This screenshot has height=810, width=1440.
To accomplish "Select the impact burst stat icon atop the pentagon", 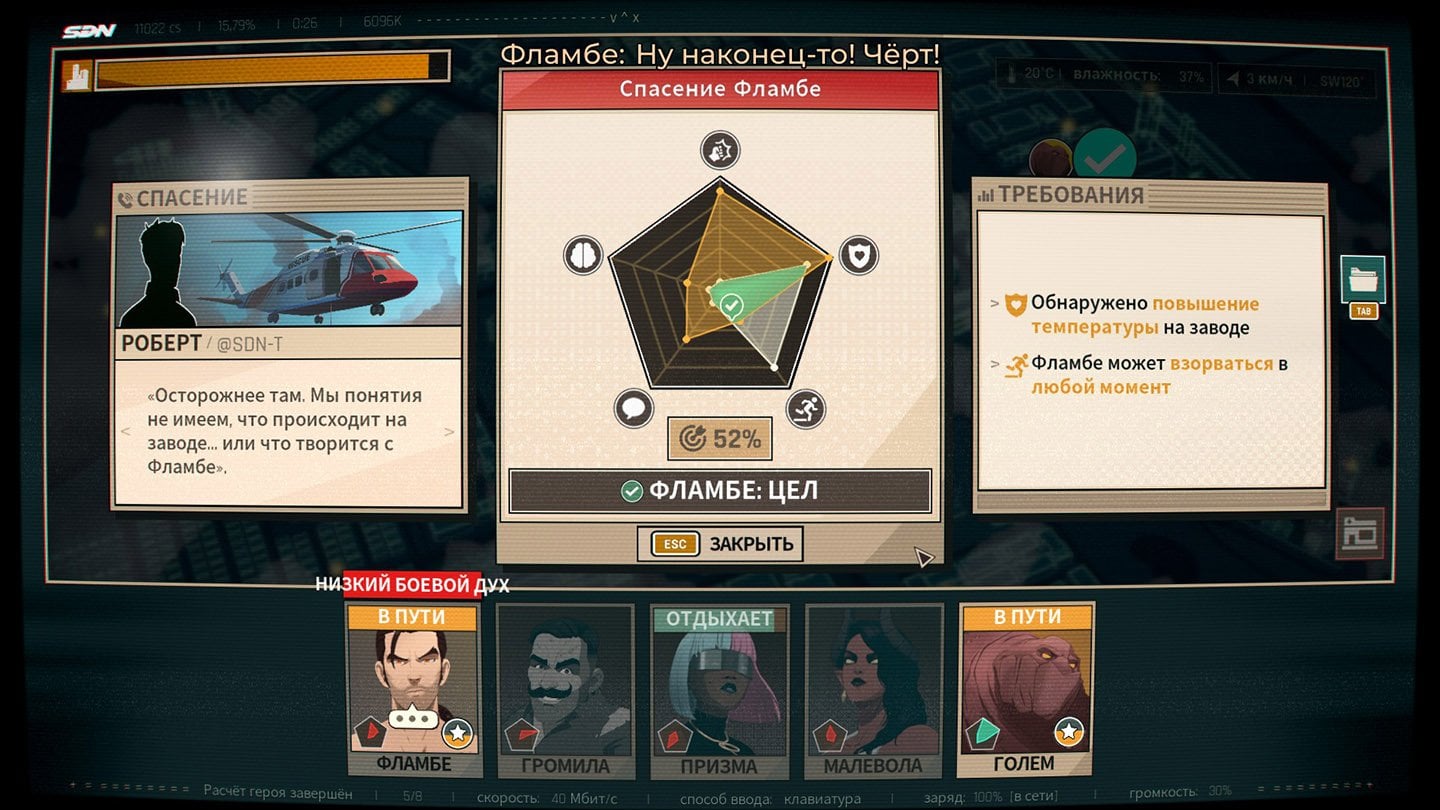I will [x=719, y=150].
